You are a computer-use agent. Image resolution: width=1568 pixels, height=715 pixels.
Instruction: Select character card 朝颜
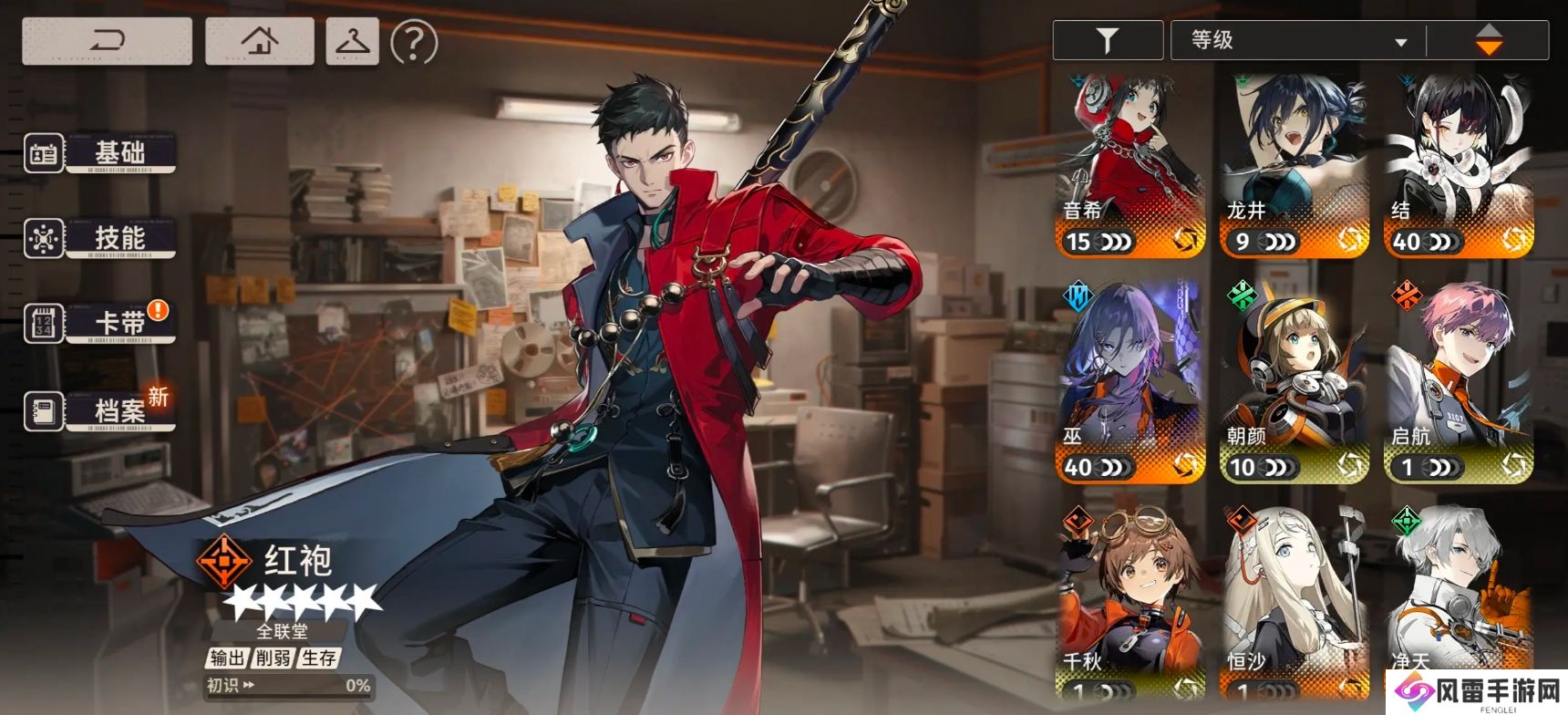(1295, 383)
